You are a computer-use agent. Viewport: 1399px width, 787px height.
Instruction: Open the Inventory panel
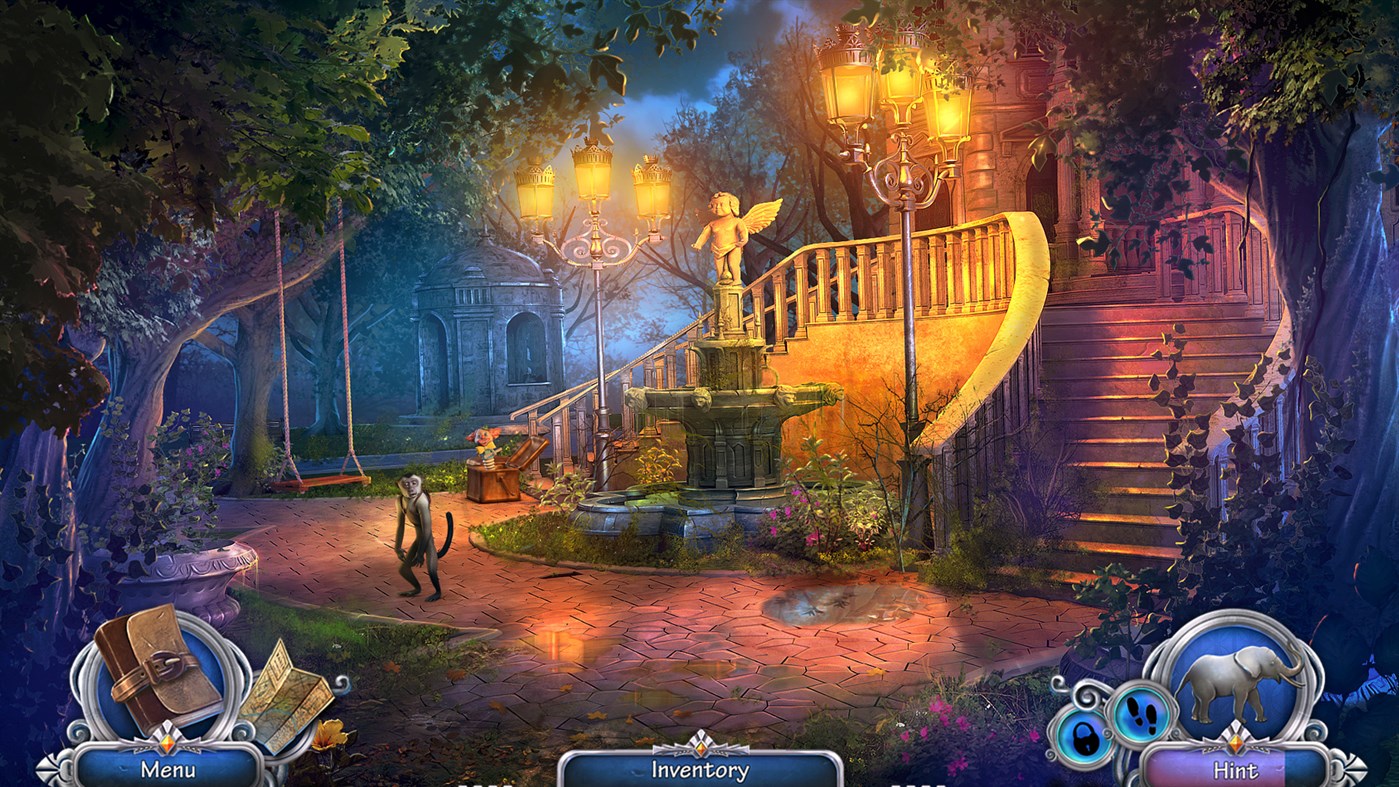699,768
